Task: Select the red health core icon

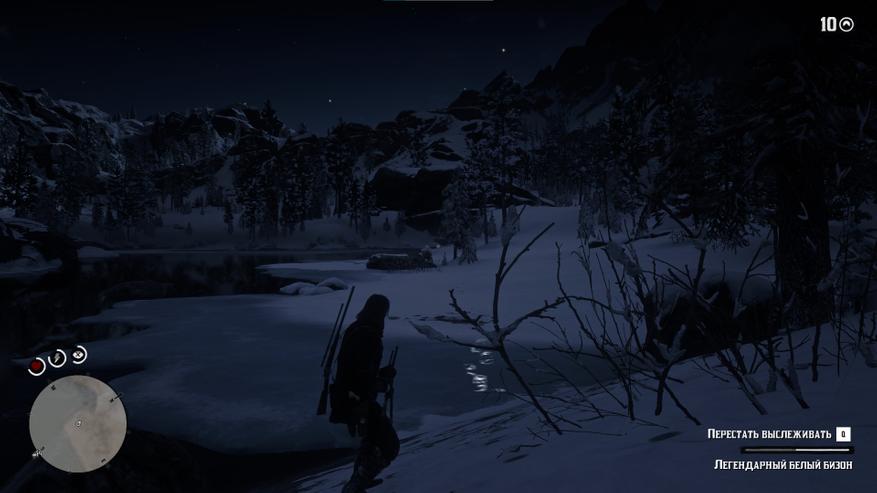Action: pyautogui.click(x=37, y=366)
